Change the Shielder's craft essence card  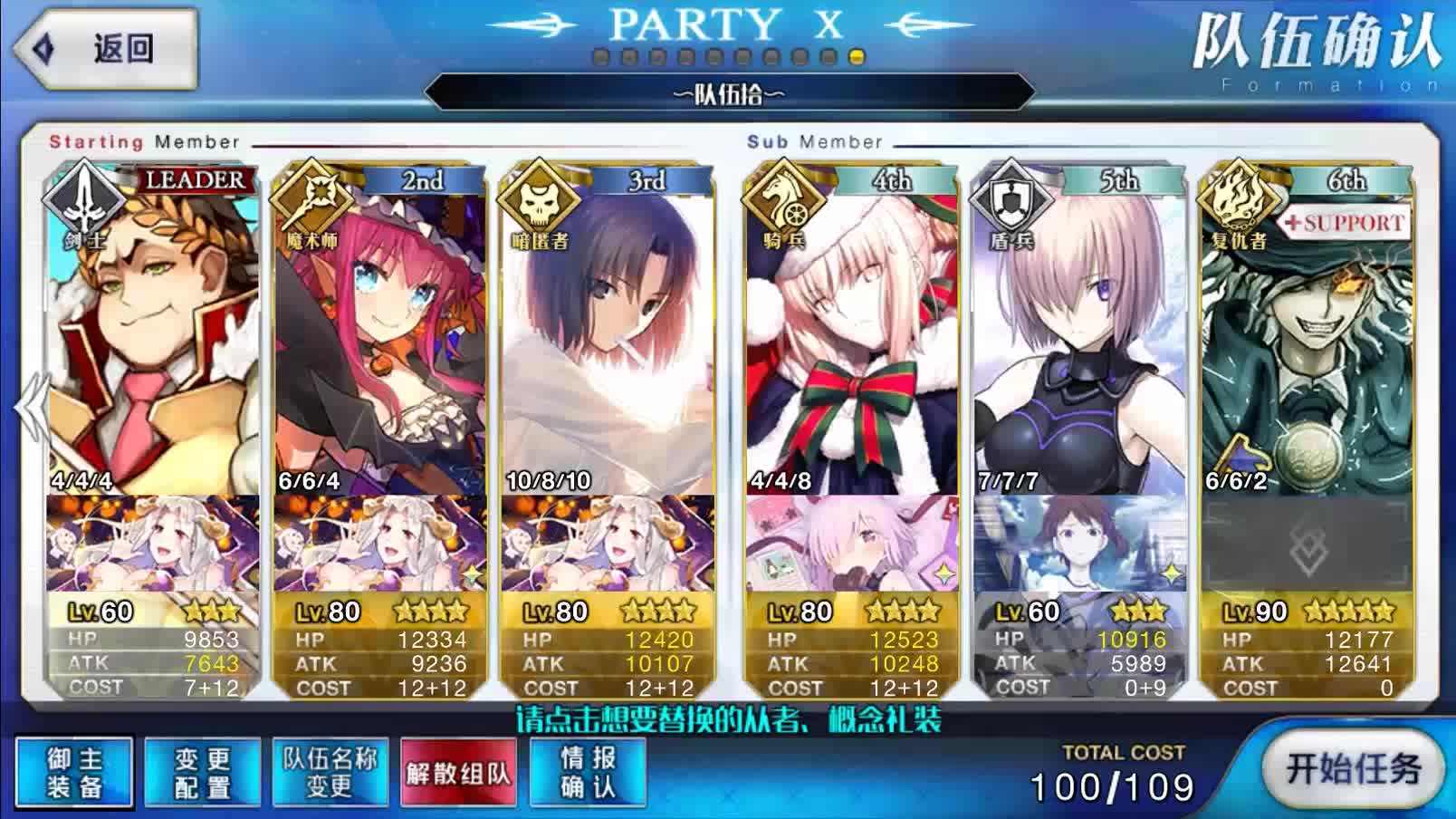1079,544
